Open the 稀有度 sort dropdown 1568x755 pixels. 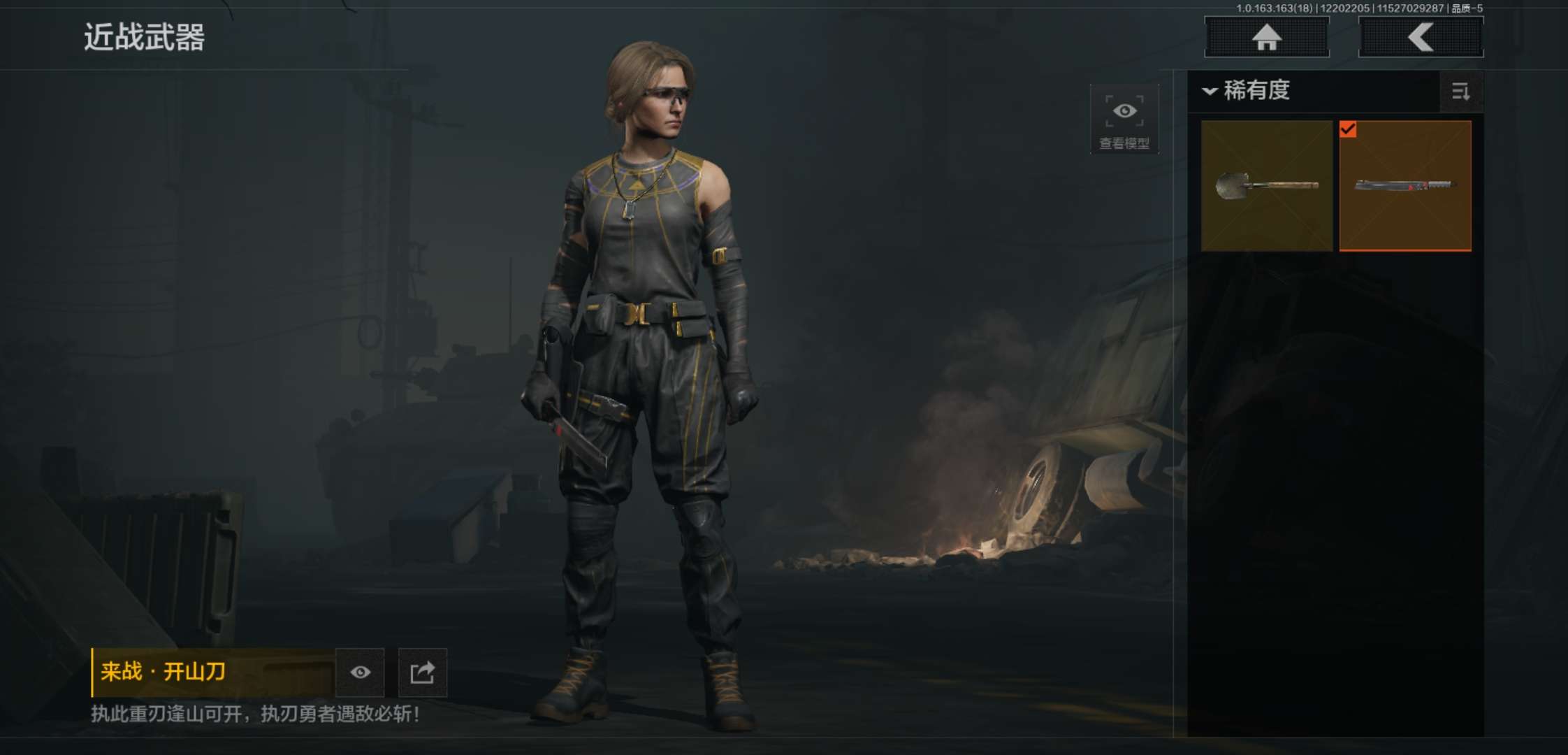pos(1247,91)
